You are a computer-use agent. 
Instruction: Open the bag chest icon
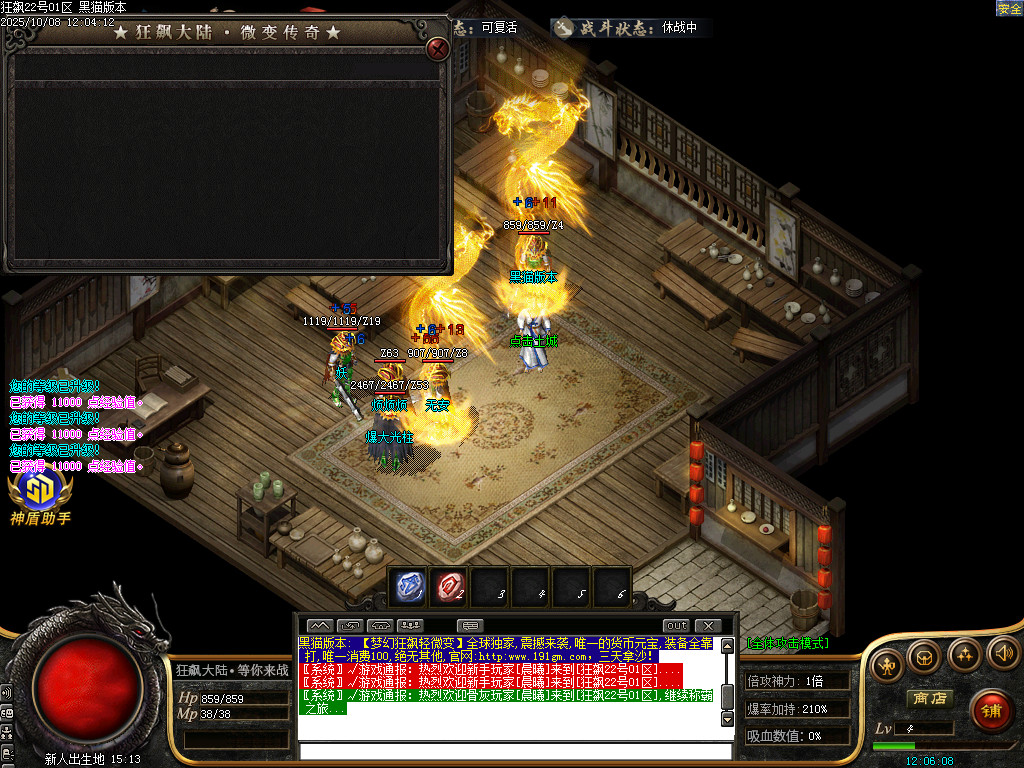click(x=923, y=658)
